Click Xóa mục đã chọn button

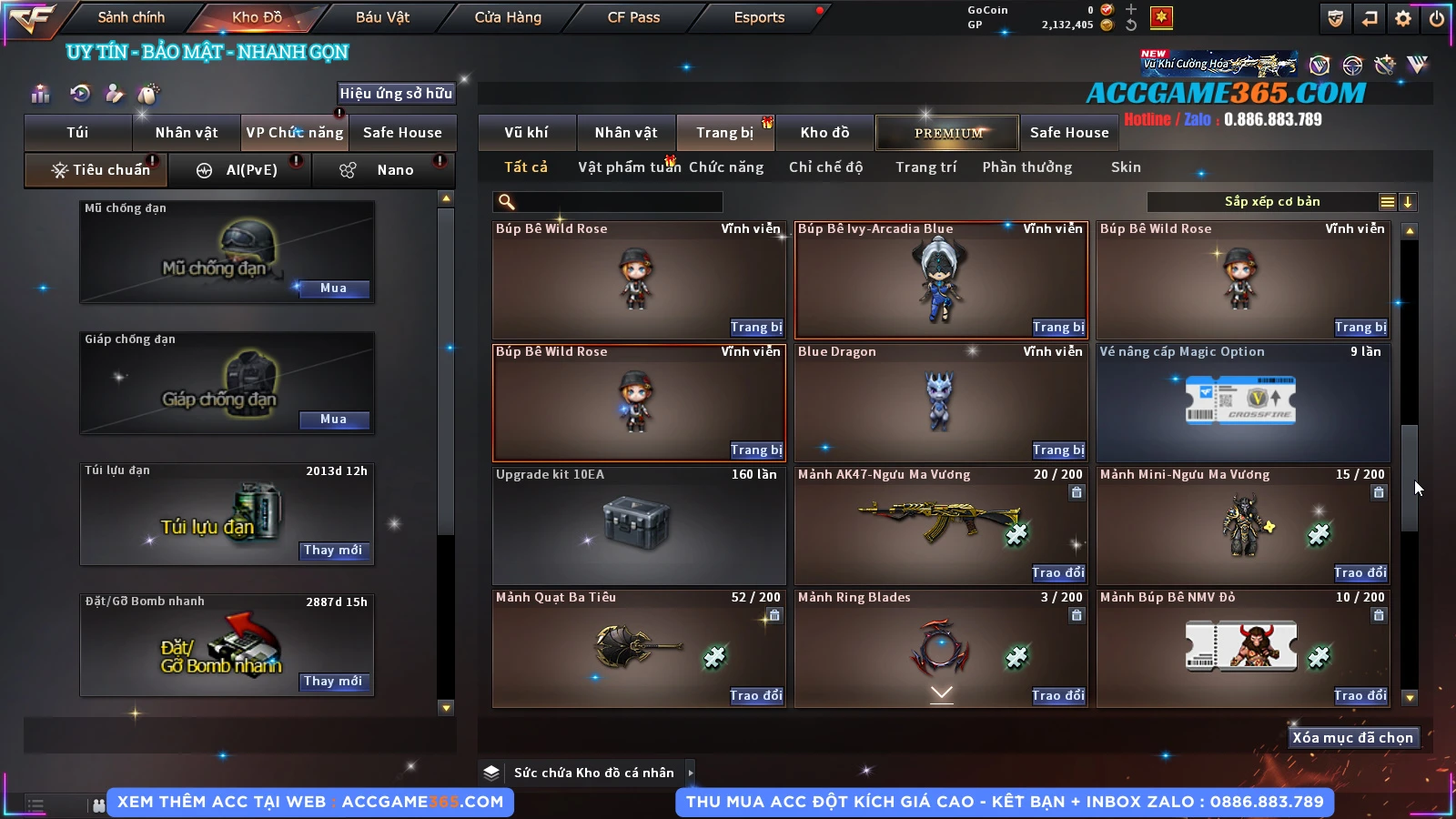tap(1352, 738)
